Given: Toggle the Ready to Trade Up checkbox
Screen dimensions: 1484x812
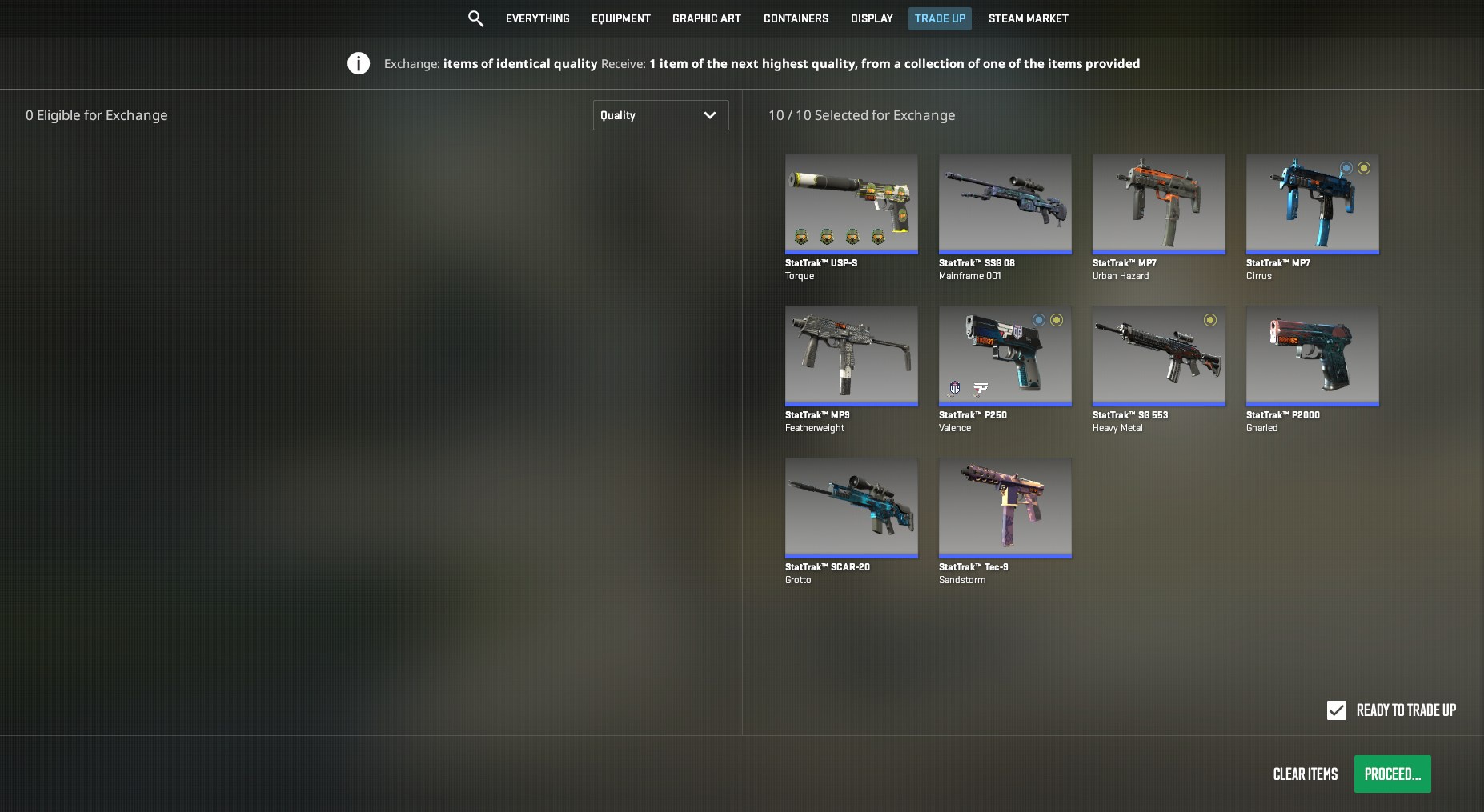Looking at the screenshot, I should click(x=1336, y=710).
